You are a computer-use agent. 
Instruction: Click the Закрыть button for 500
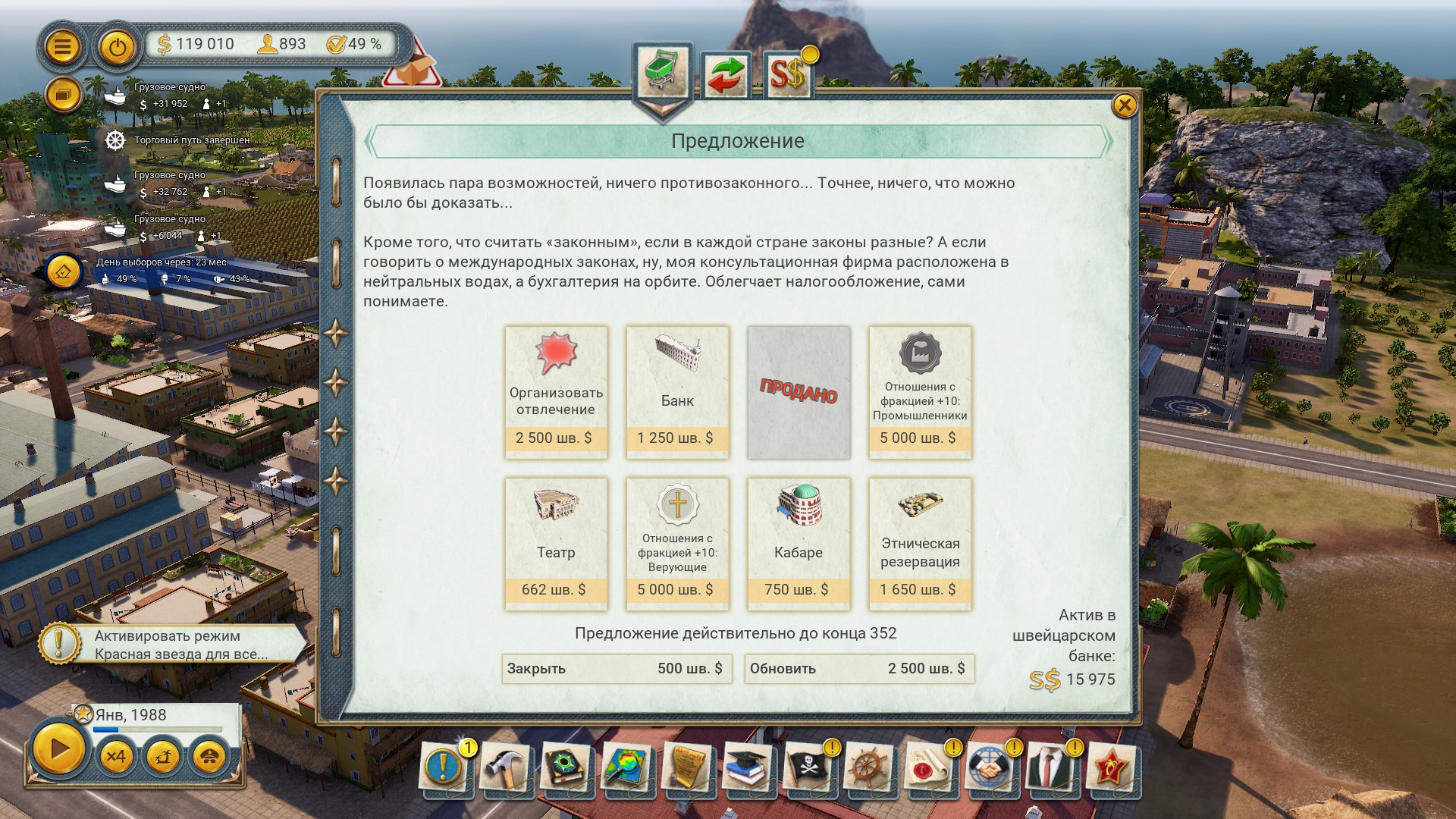pyautogui.click(x=617, y=669)
